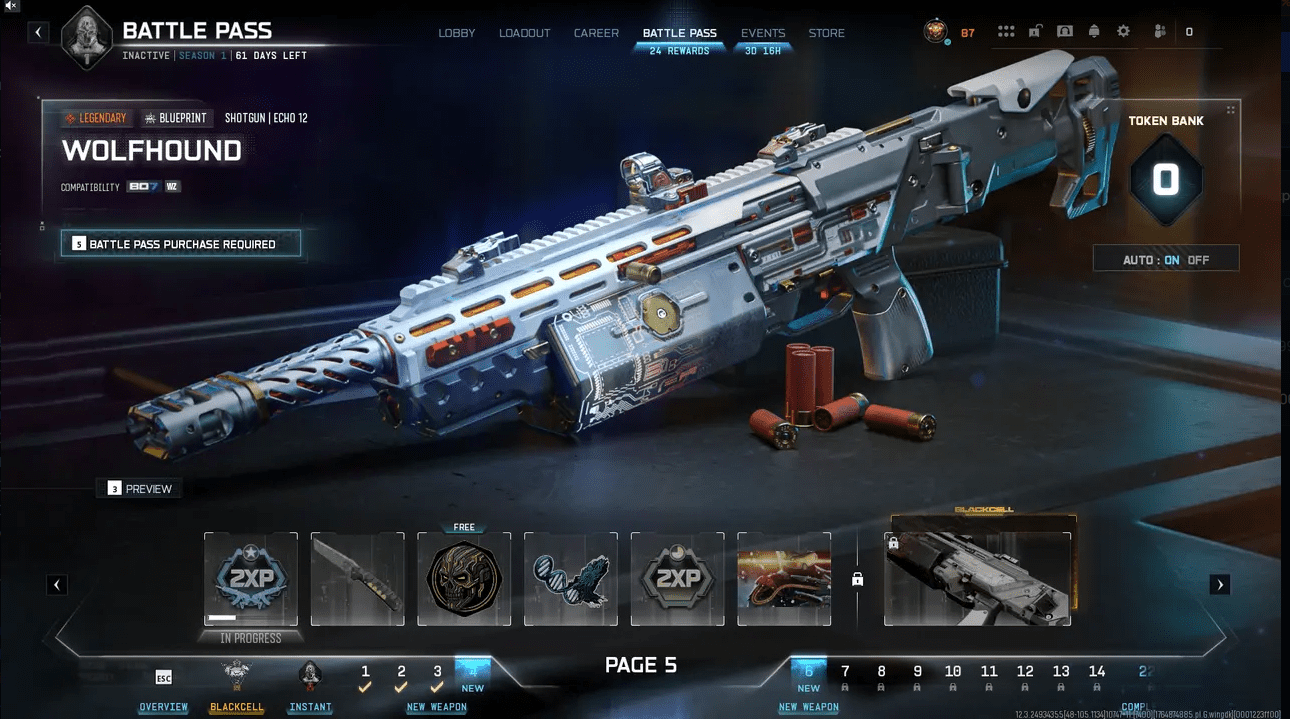This screenshot has width=1290, height=719.
Task: Preview the Wolfhound blueprint
Action: pyautogui.click(x=141, y=489)
